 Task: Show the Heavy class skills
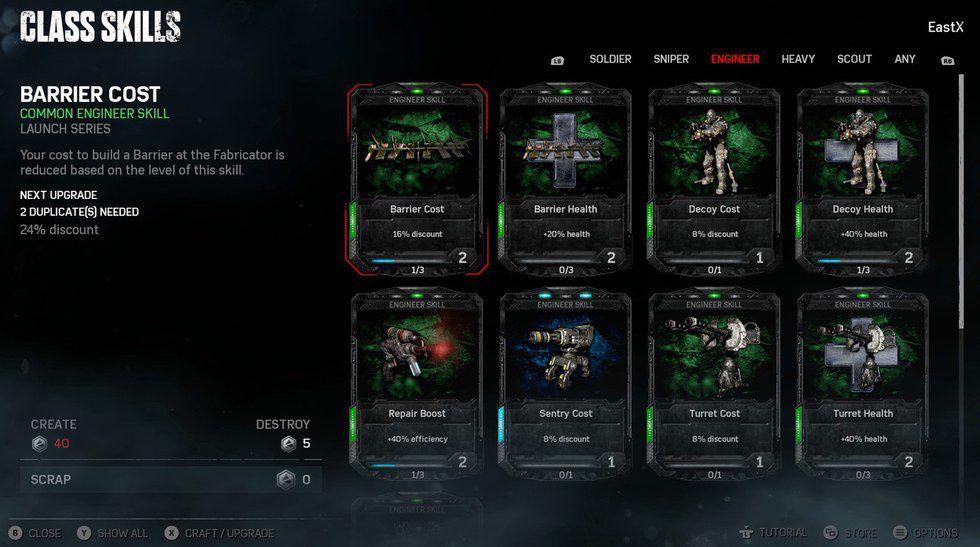(798, 59)
